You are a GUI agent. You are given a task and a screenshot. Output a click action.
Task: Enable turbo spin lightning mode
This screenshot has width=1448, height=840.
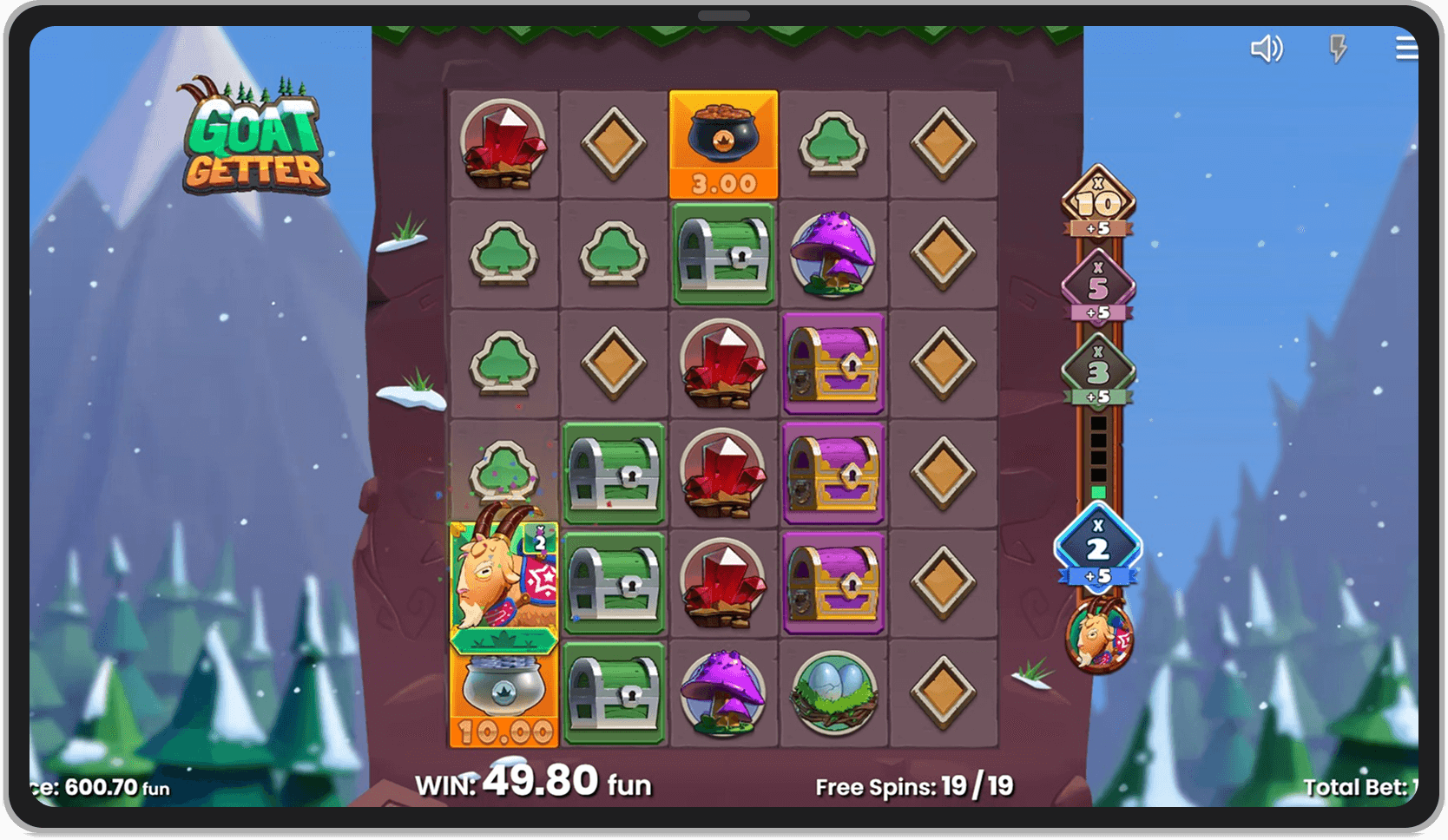(1337, 49)
